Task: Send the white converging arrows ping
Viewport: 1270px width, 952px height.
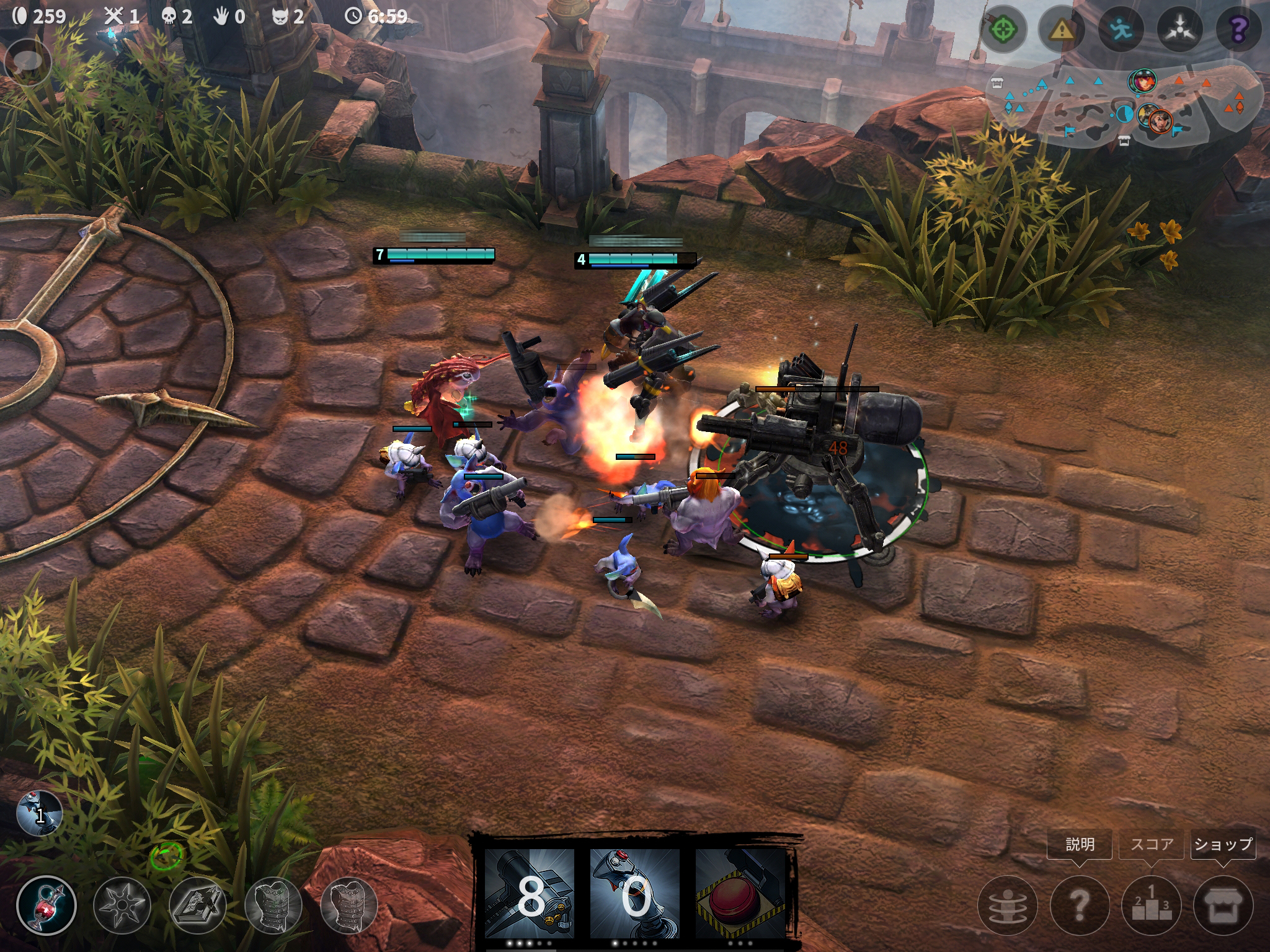Action: [x=1180, y=29]
